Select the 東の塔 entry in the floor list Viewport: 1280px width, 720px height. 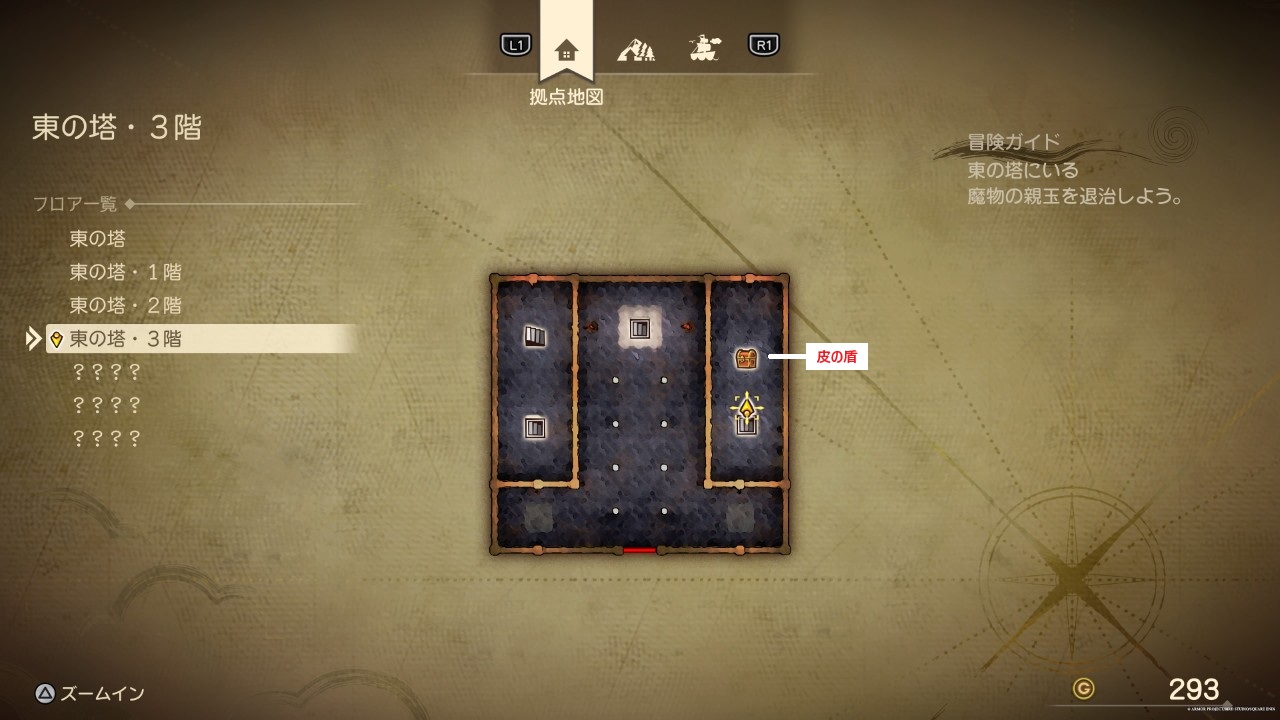click(97, 239)
